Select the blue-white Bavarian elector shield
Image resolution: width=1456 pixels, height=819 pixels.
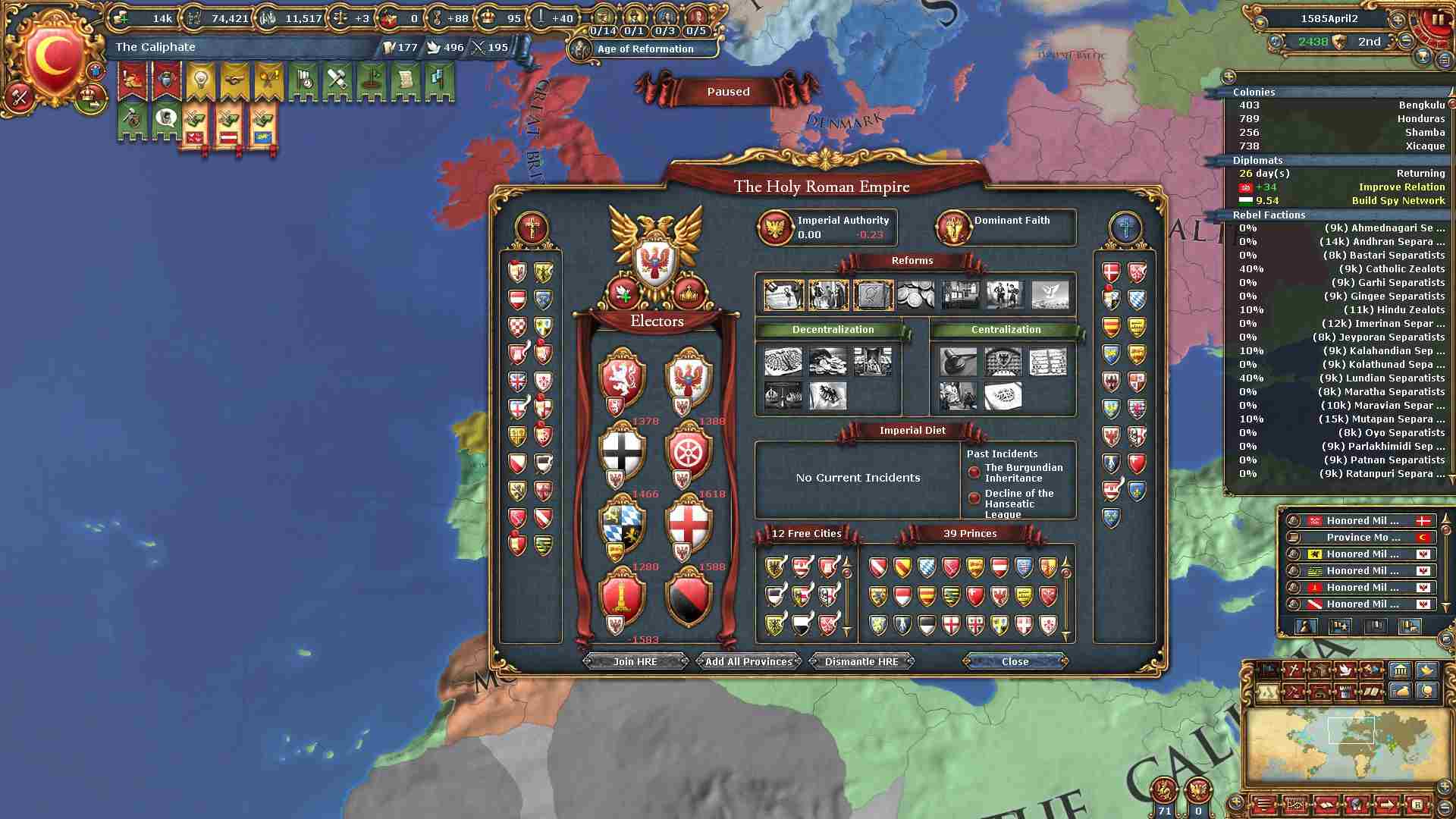click(622, 525)
